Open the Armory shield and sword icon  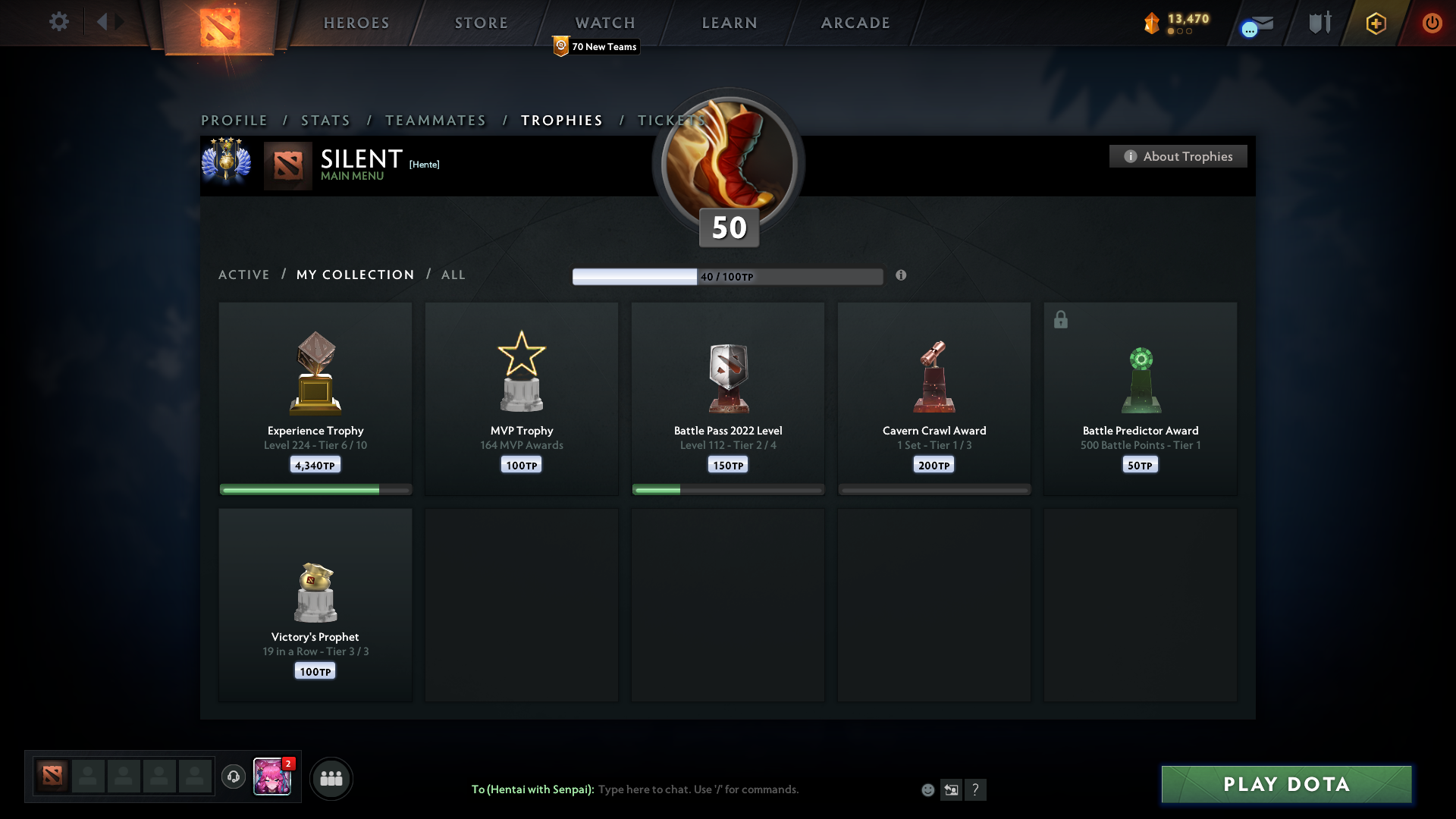coord(1319,23)
